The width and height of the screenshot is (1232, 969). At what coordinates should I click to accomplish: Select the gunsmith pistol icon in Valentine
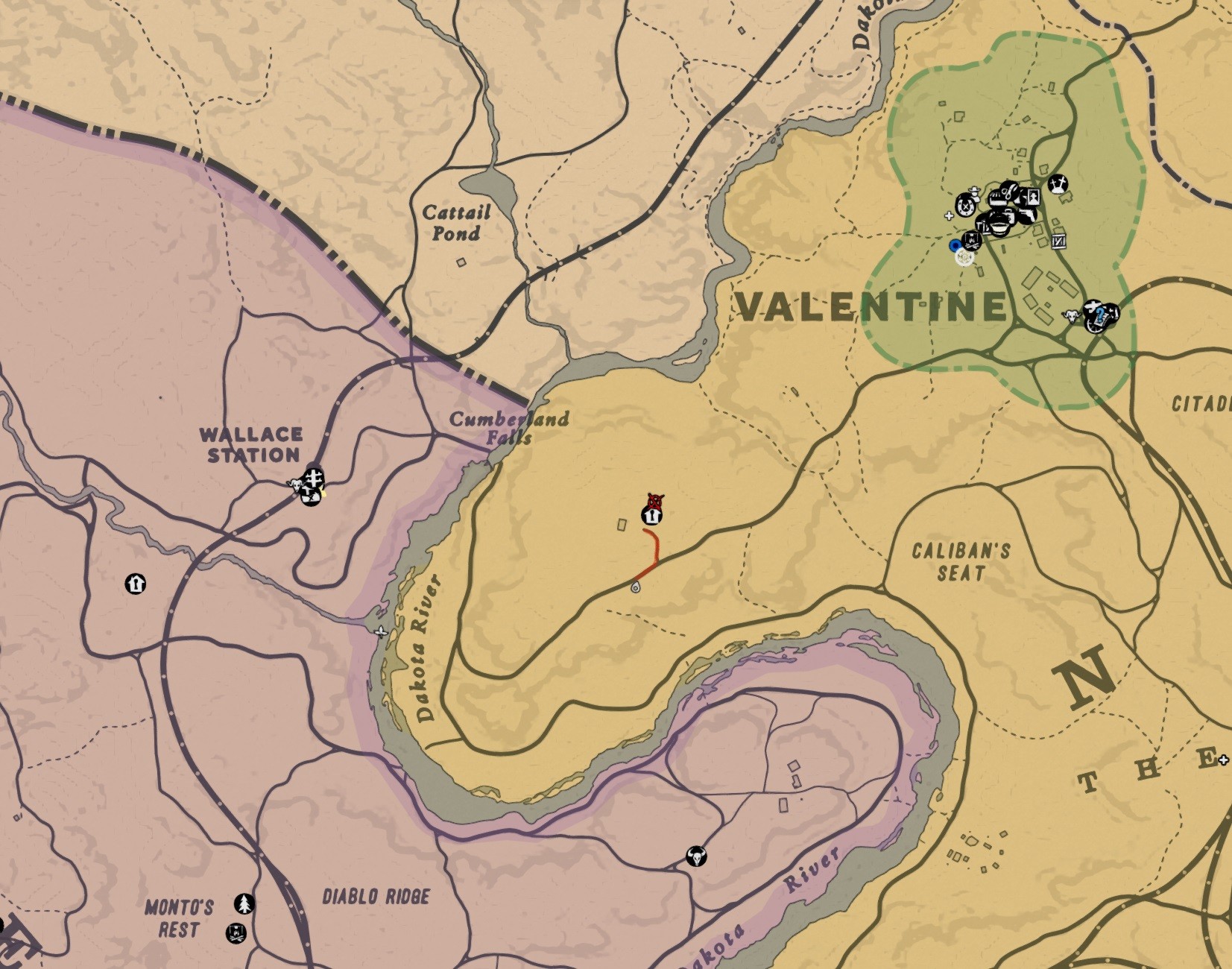1029,215
